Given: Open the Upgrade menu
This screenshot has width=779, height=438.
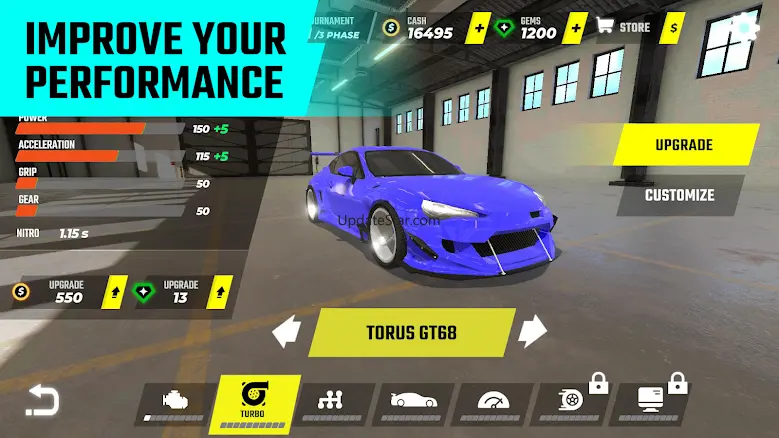Looking at the screenshot, I should click(x=684, y=145).
